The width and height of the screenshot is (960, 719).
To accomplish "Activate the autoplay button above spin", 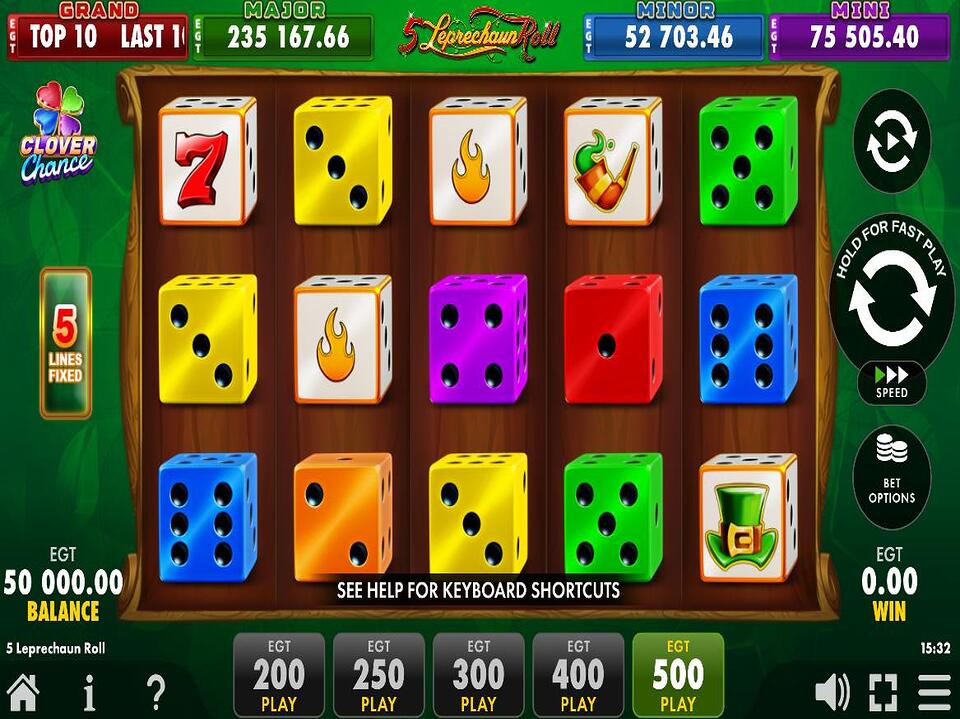I will 891,141.
